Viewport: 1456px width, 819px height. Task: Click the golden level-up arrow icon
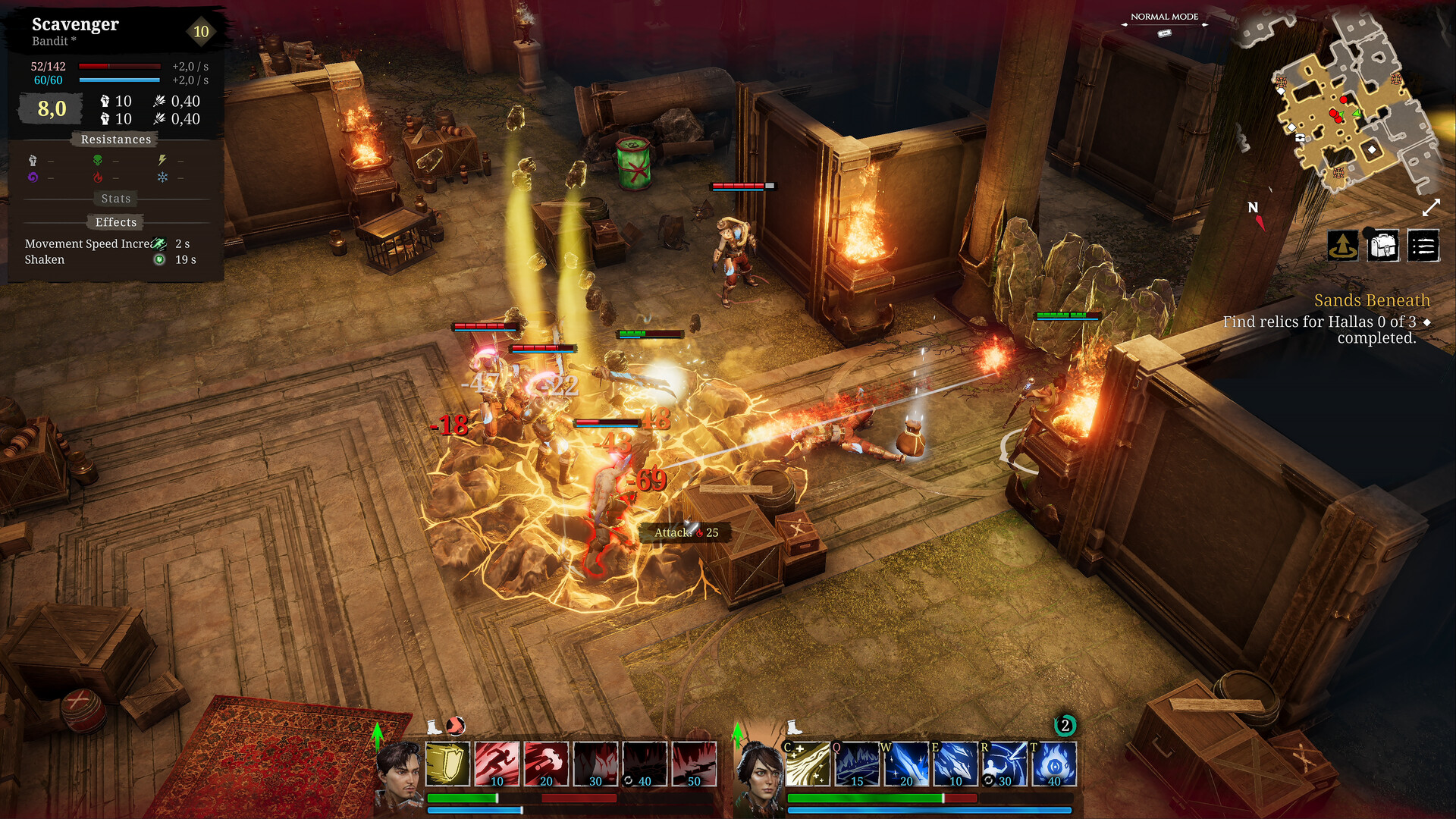[1342, 246]
